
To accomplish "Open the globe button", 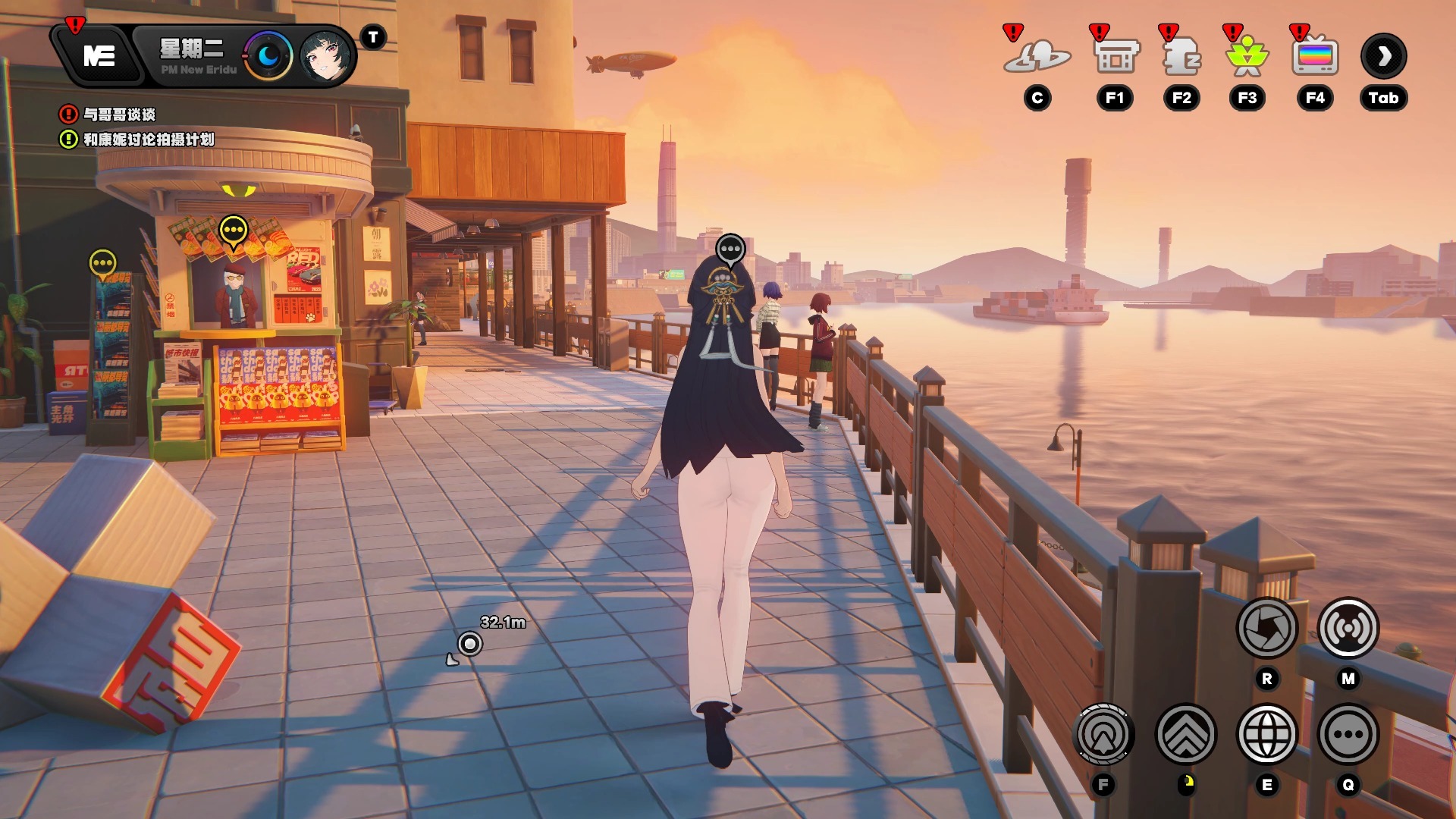I will pyautogui.click(x=1267, y=734).
